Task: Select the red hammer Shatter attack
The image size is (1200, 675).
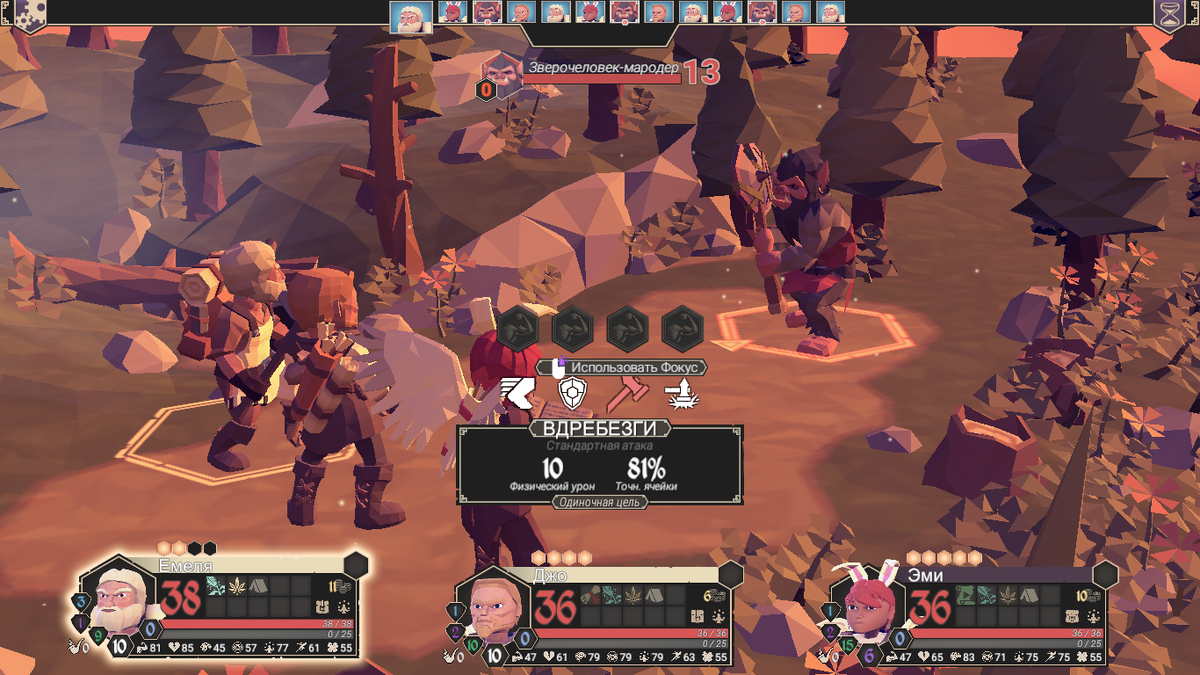Action: point(626,393)
